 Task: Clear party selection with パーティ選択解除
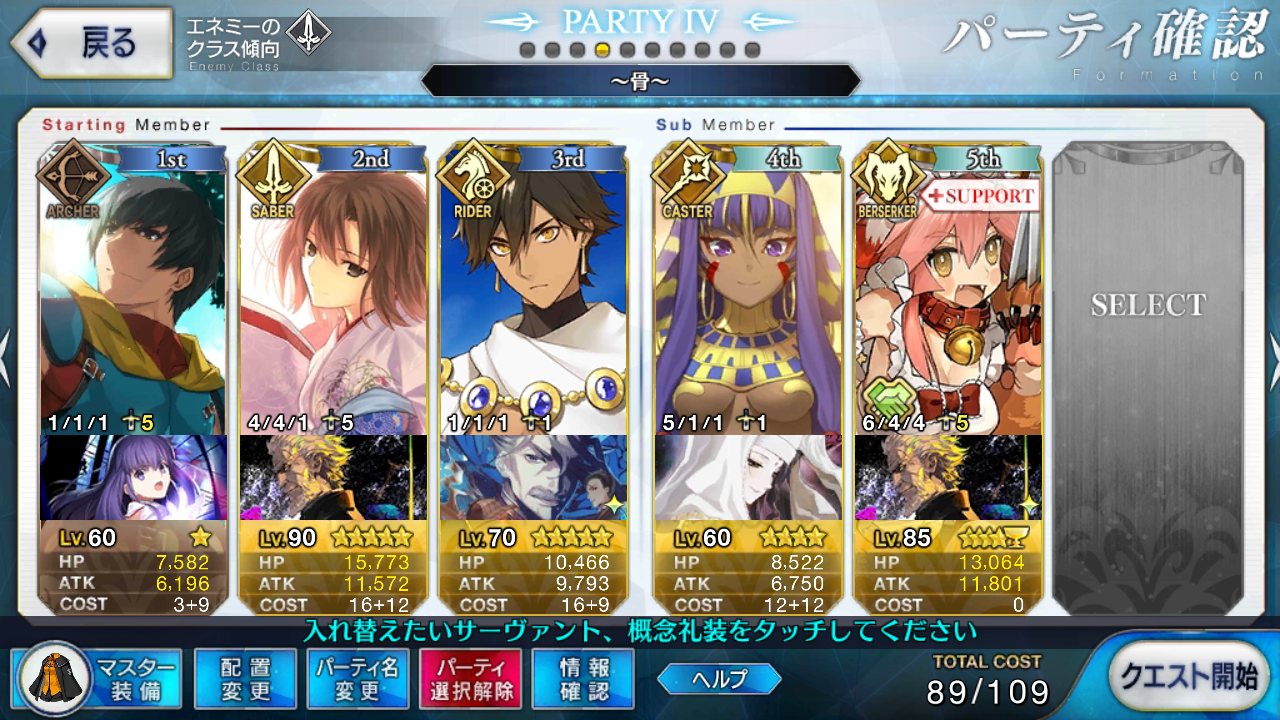pos(471,679)
